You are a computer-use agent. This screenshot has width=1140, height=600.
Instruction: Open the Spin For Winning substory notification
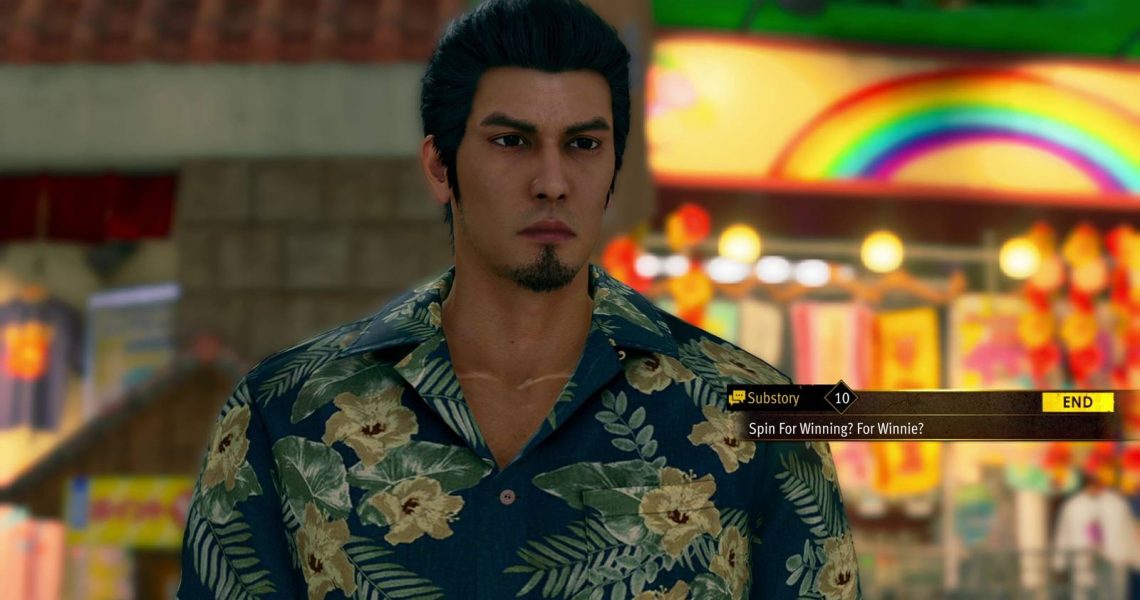[x=836, y=428]
